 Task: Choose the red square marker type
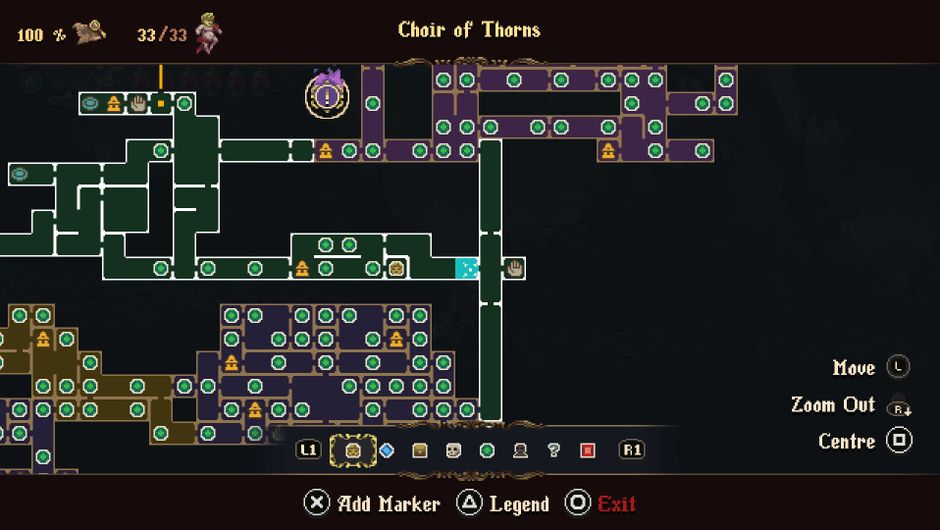pos(587,450)
